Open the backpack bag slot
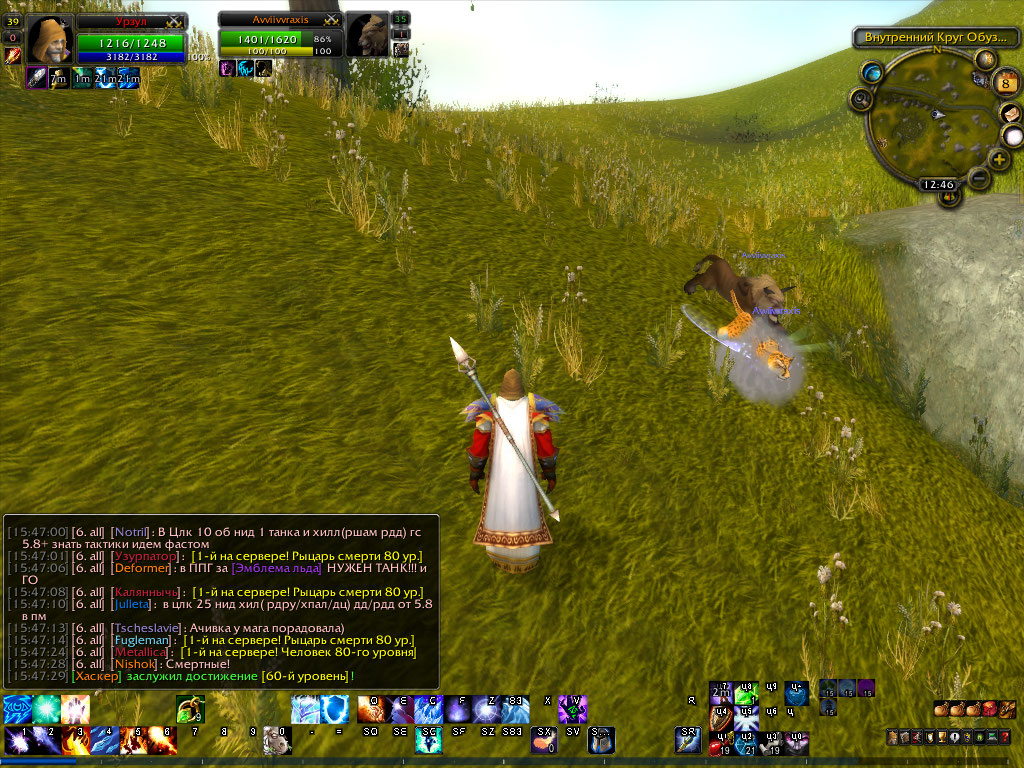The width and height of the screenshot is (1024, 768). (x=1005, y=709)
